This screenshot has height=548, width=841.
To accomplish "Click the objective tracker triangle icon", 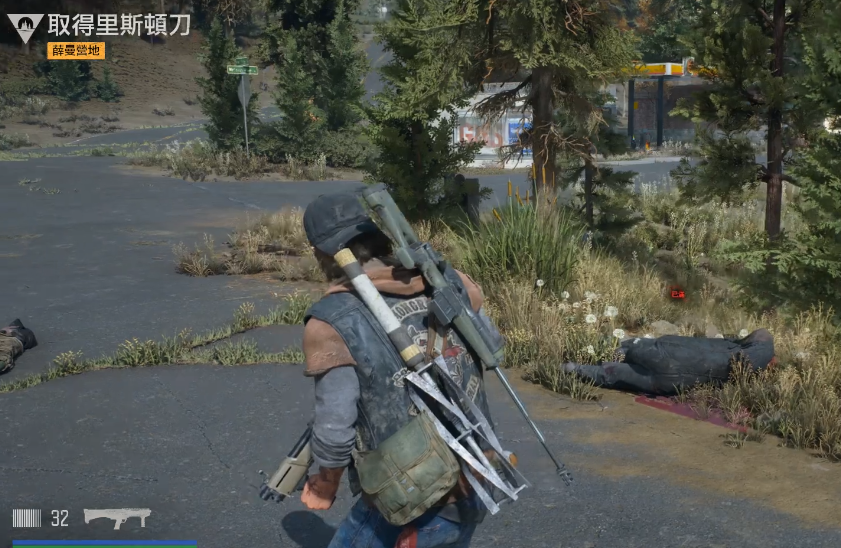I will pos(24,27).
